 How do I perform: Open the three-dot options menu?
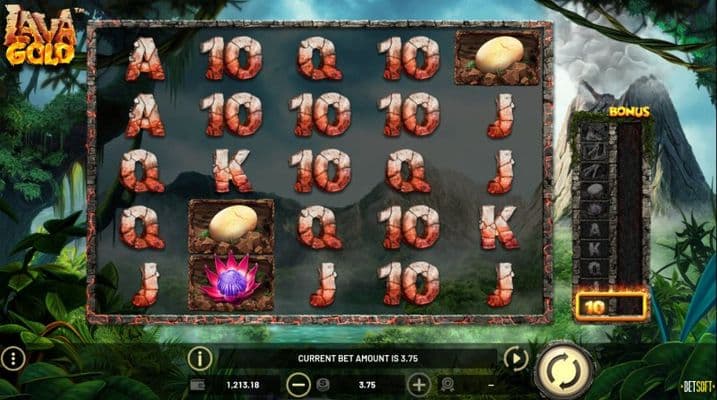point(12,358)
